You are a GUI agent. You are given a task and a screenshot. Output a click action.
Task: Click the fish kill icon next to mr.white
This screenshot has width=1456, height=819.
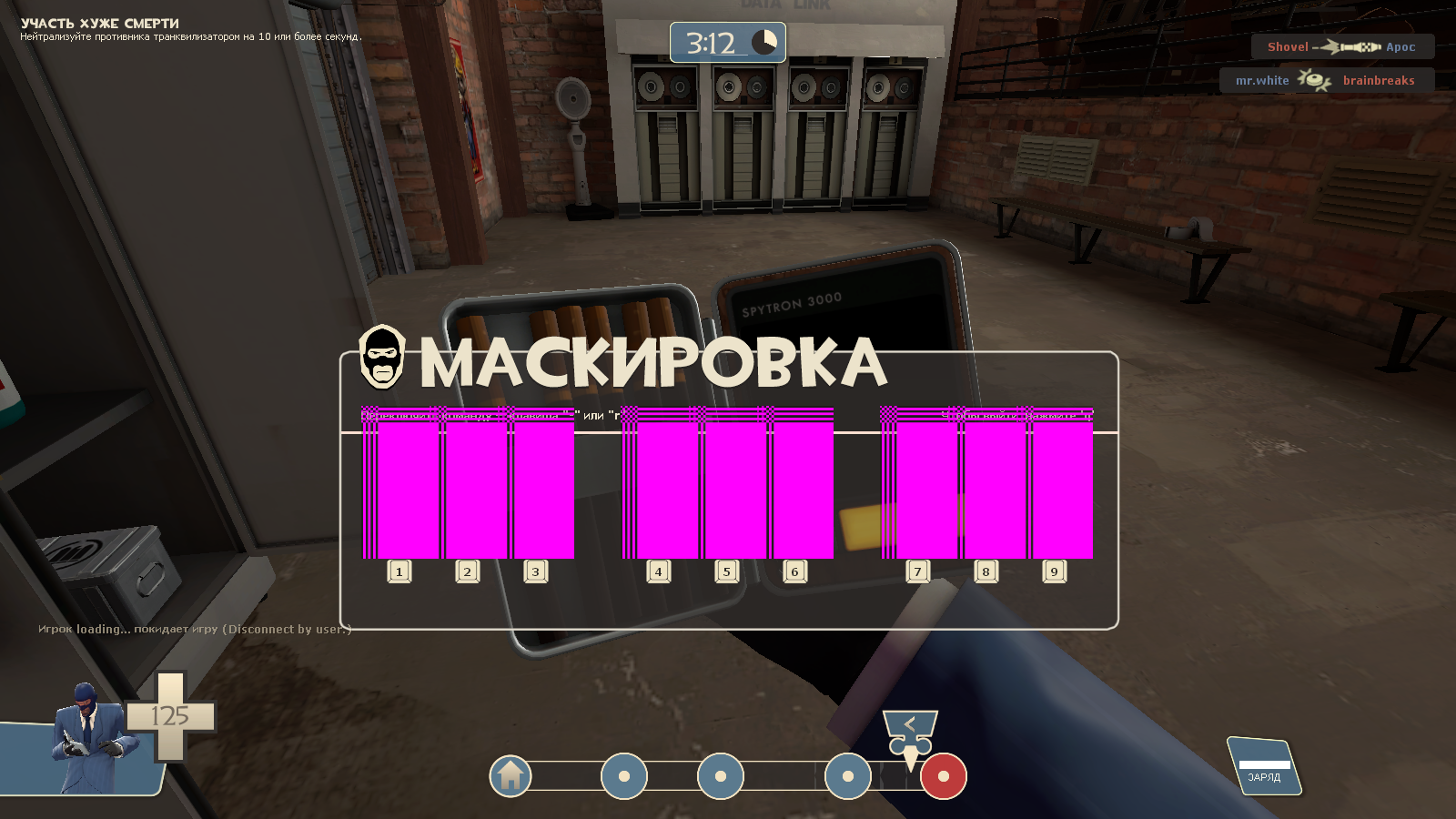coord(1313,81)
